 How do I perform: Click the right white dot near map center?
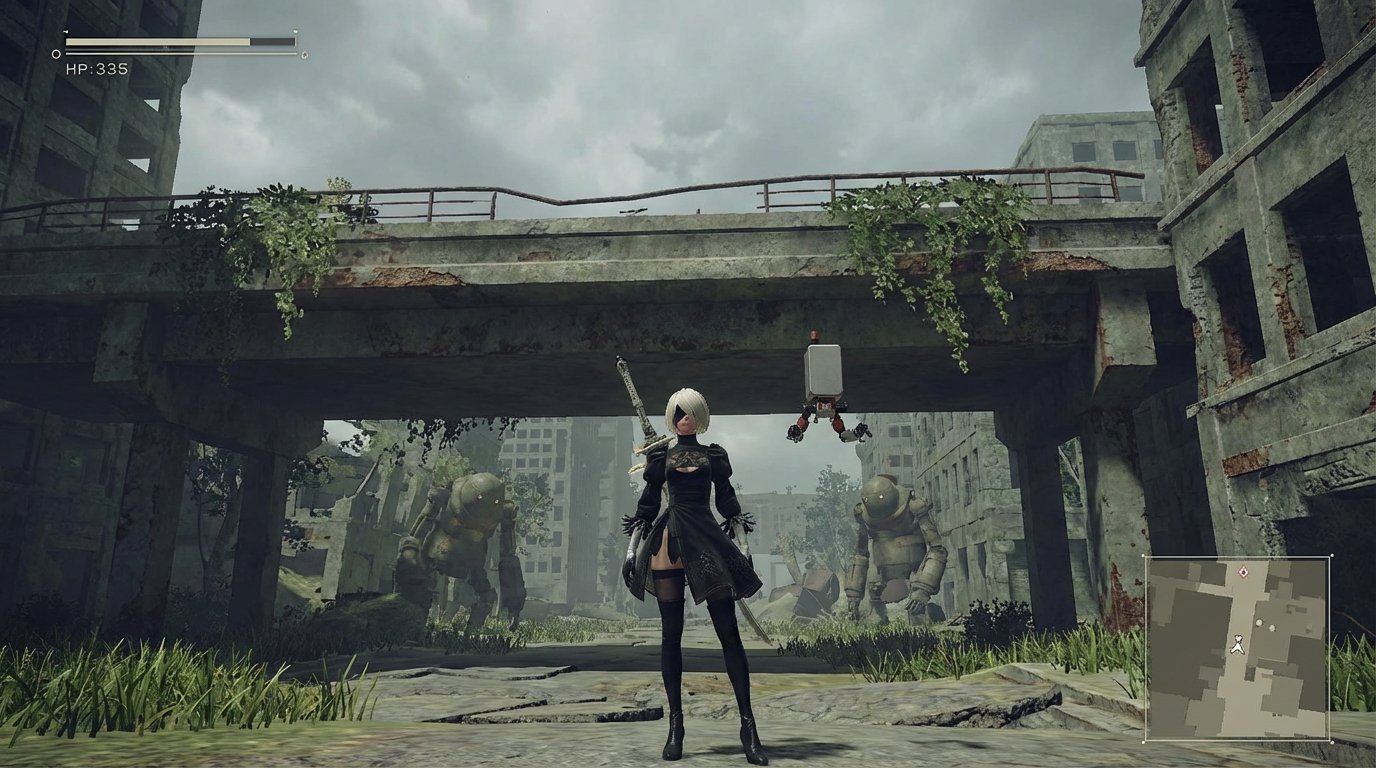(1272, 627)
